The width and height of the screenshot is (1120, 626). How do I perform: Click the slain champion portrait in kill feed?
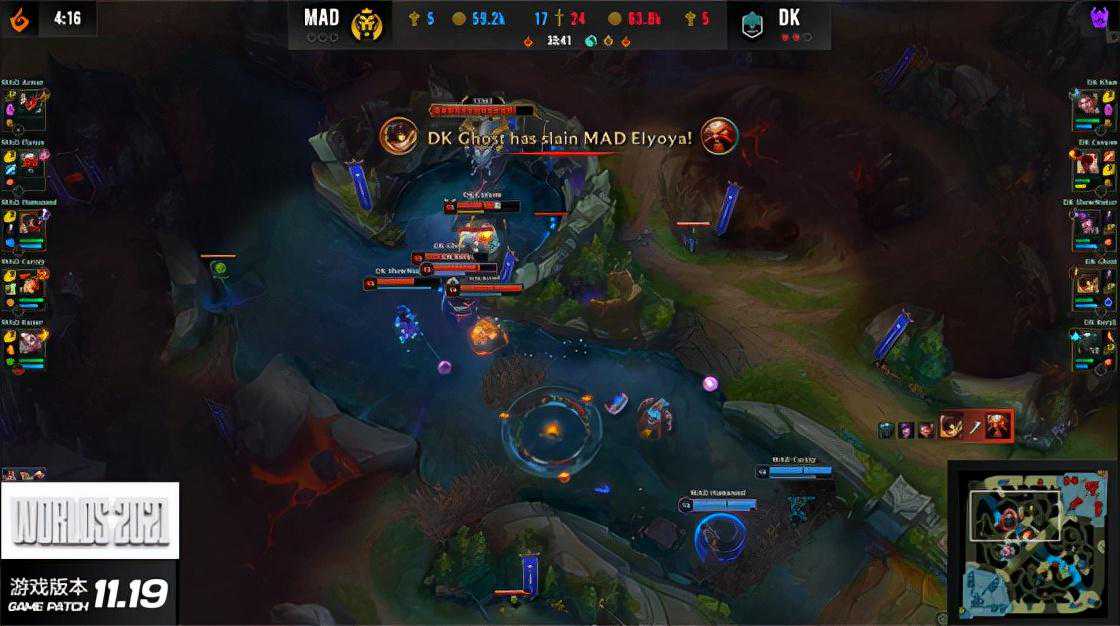(x=719, y=136)
